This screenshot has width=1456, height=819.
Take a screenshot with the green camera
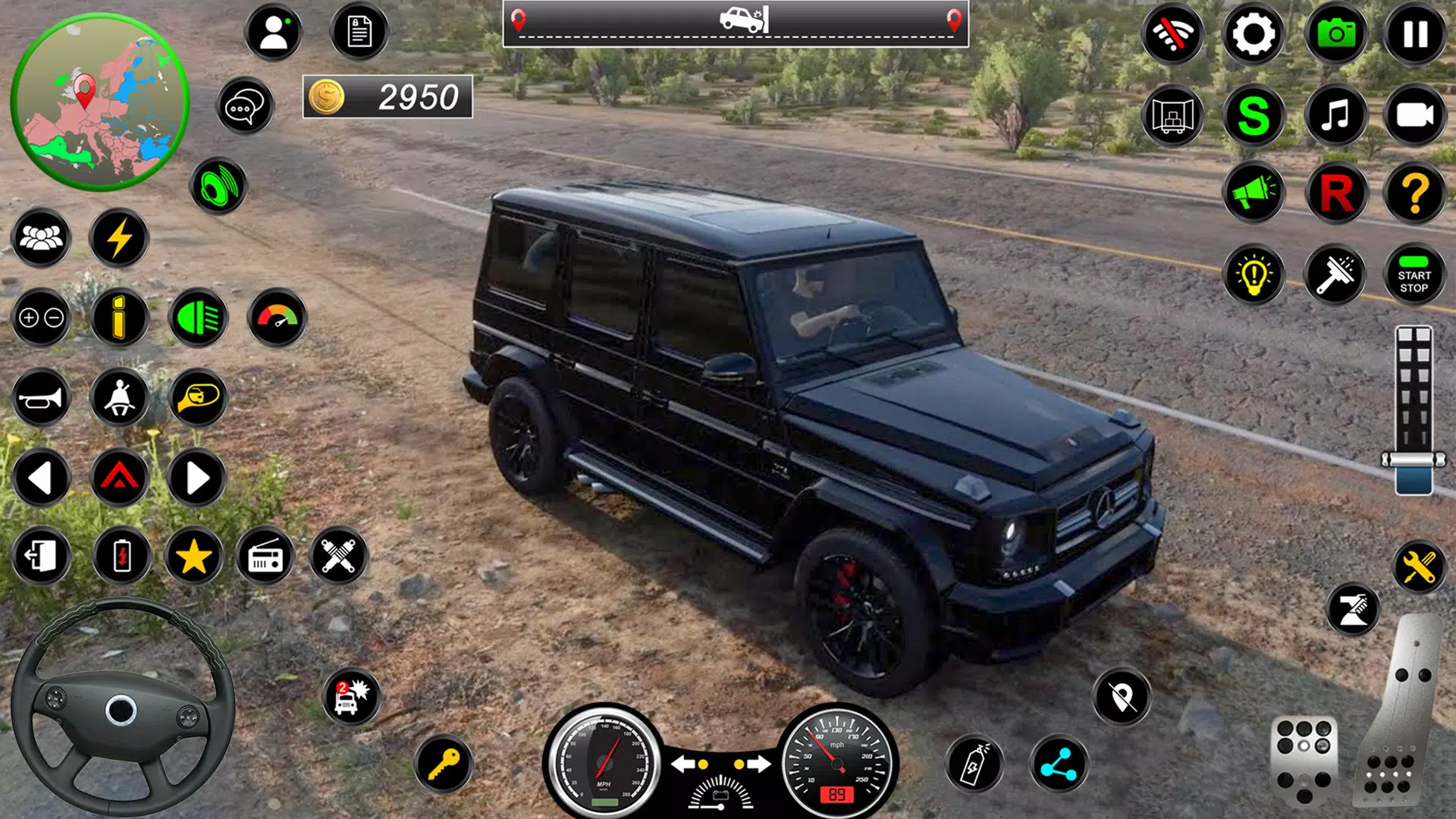click(x=1335, y=34)
